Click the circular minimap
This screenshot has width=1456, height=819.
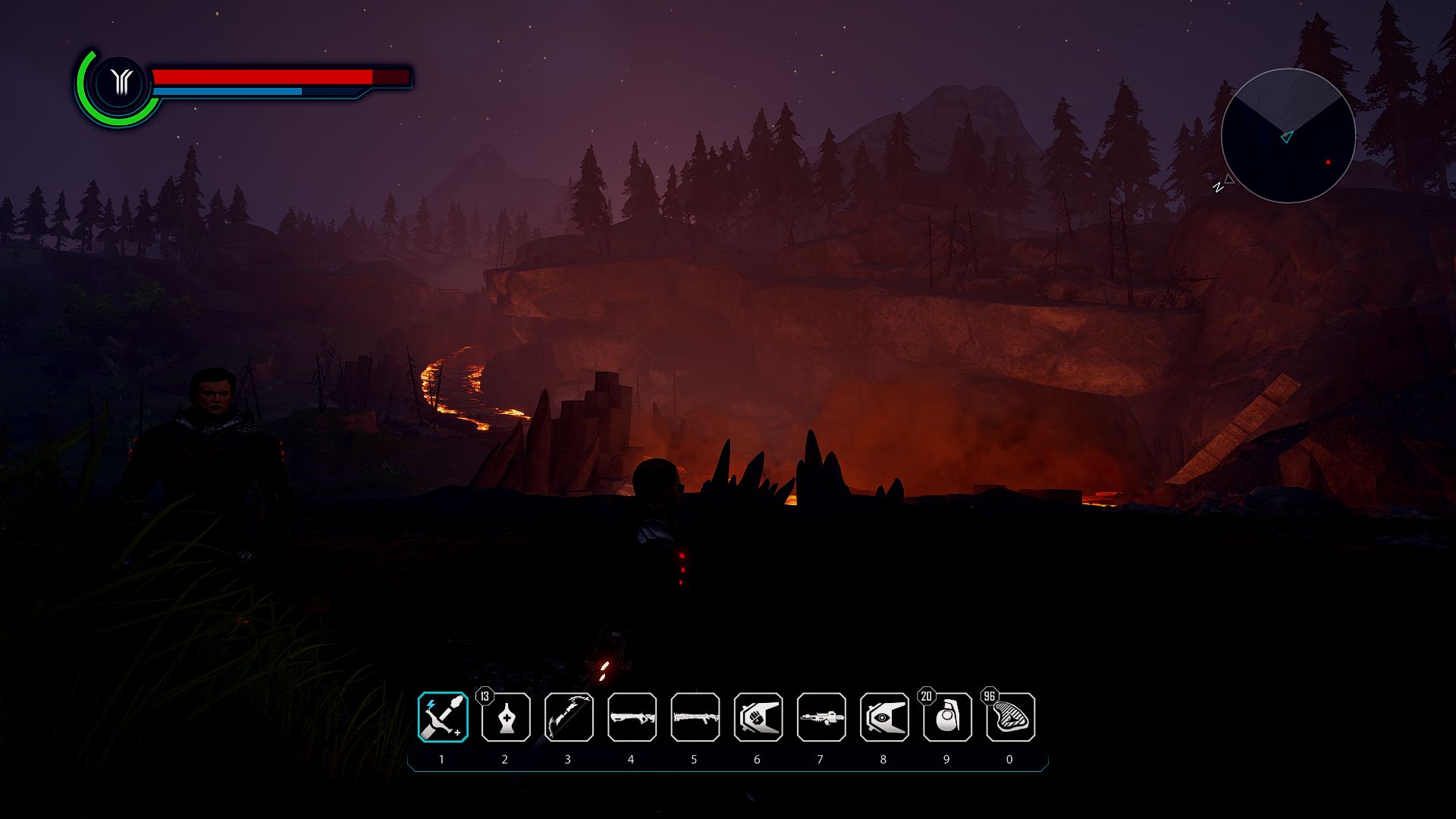point(1288,136)
